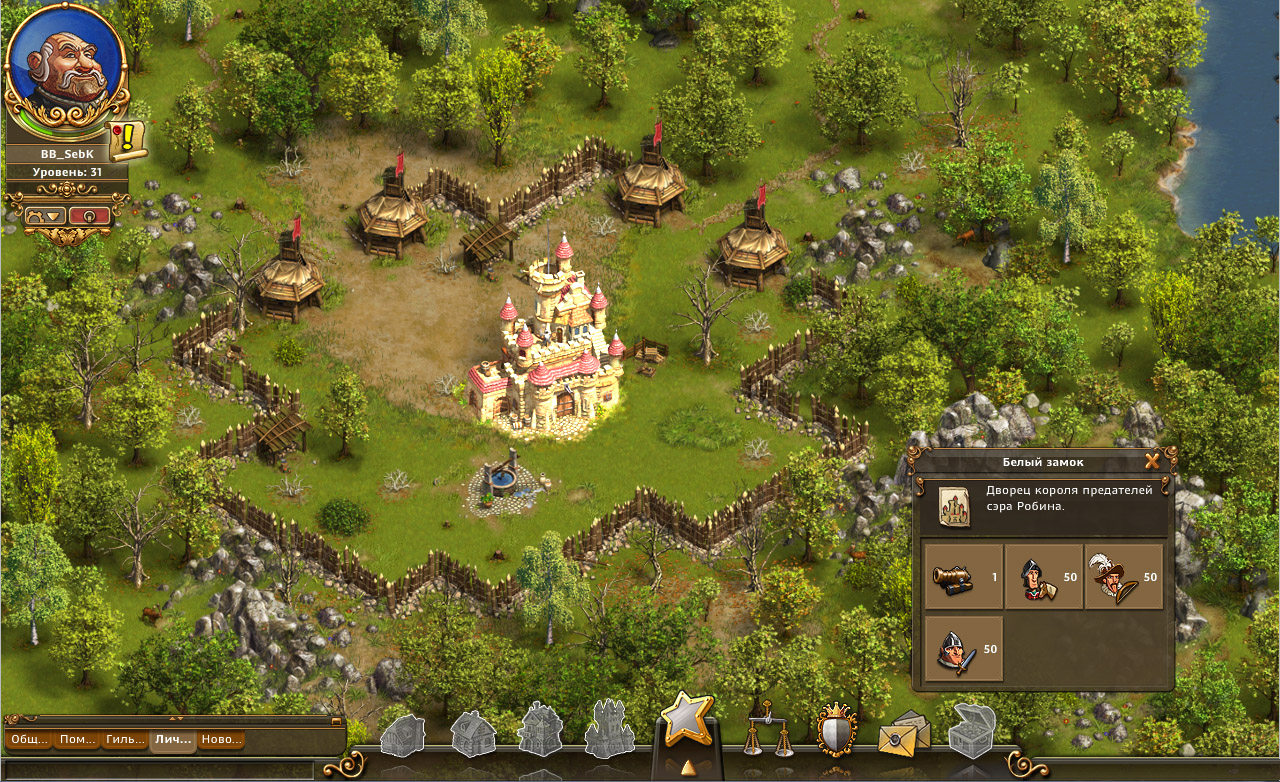1280x782 pixels.
Task: Switch to the Ново... chat tab
Action: (221, 740)
